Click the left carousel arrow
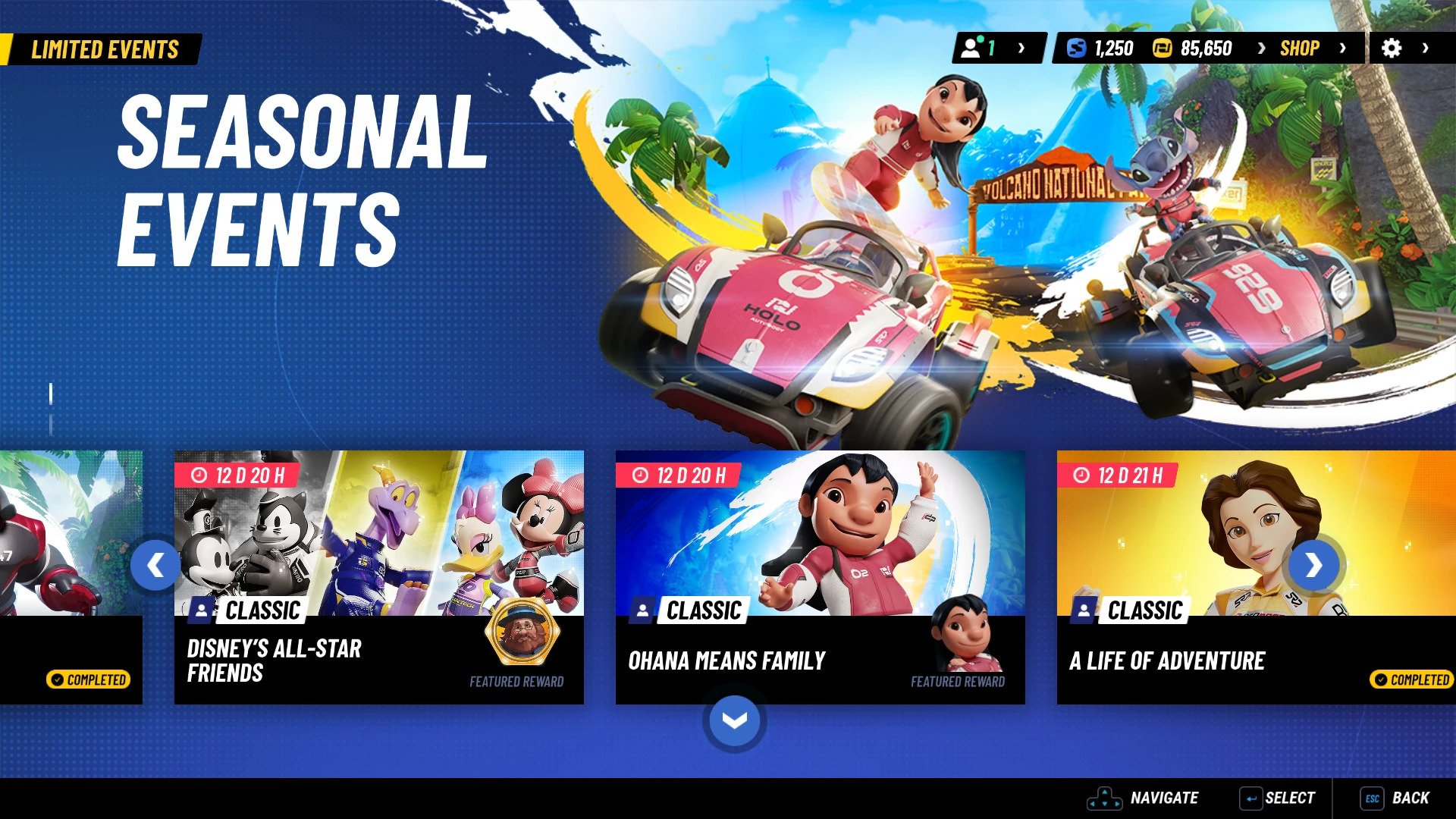Image resolution: width=1456 pixels, height=819 pixels. [155, 566]
